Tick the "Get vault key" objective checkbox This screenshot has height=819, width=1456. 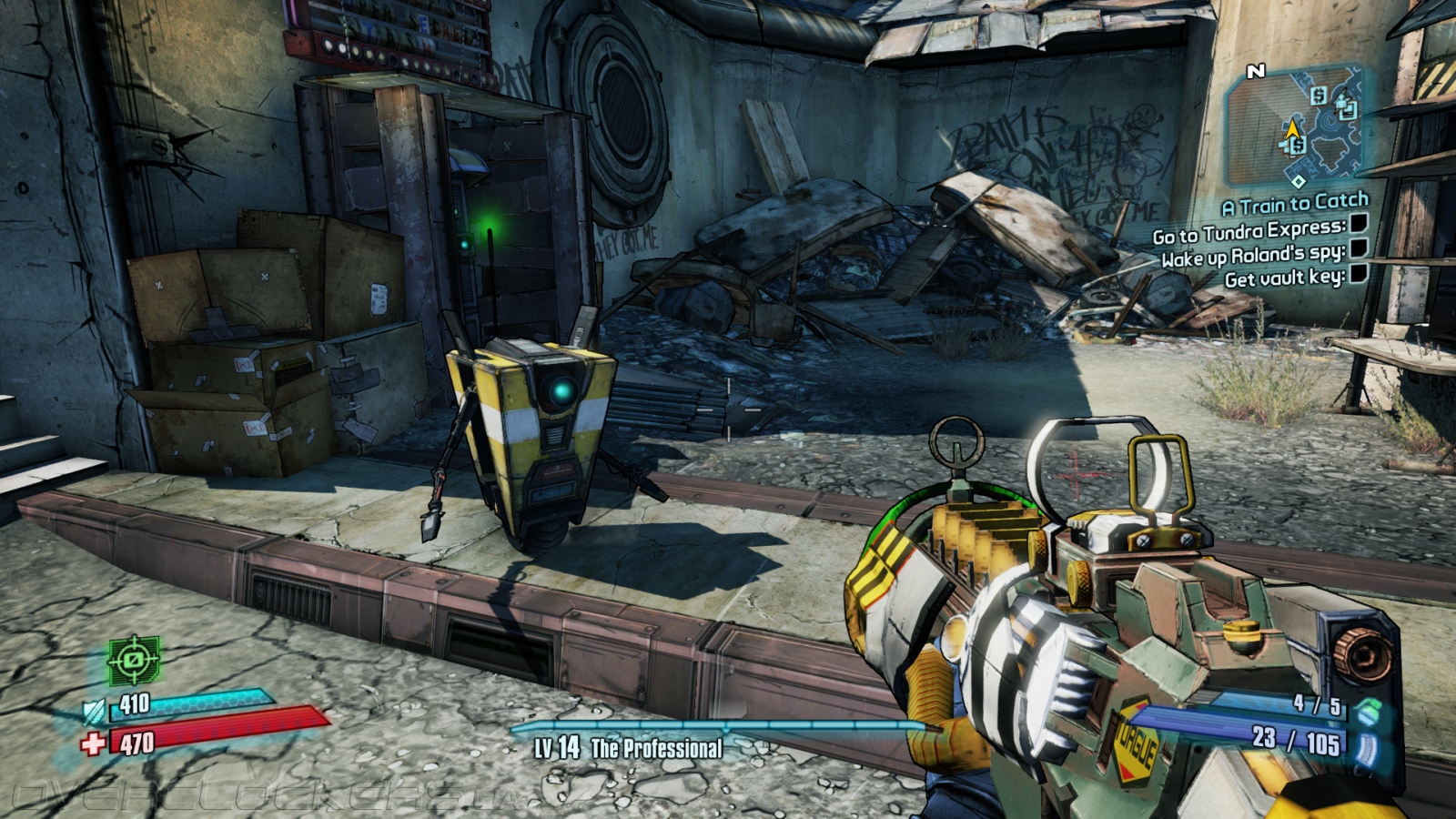click(x=1358, y=273)
